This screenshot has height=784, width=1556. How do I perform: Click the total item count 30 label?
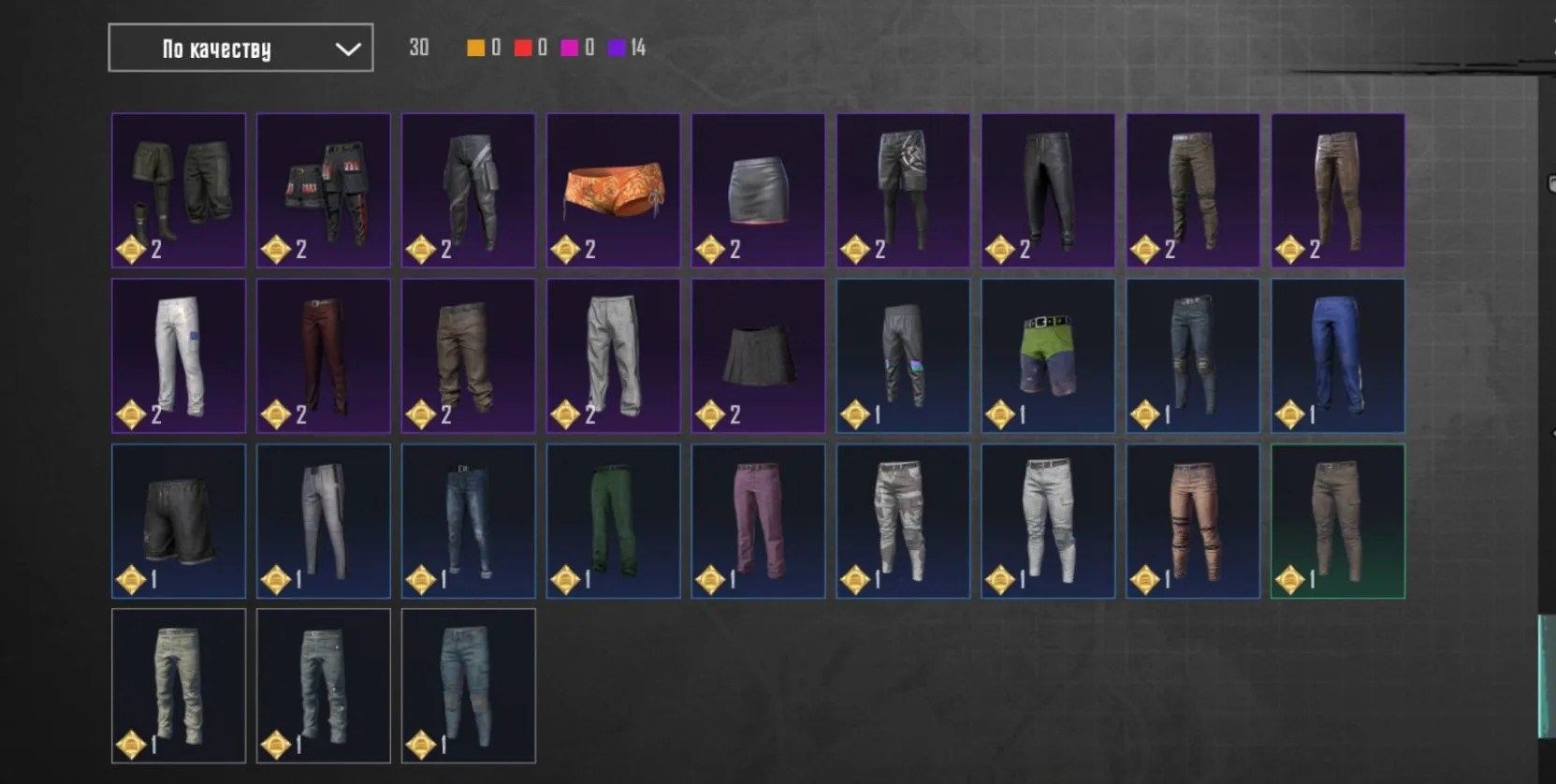pyautogui.click(x=419, y=47)
